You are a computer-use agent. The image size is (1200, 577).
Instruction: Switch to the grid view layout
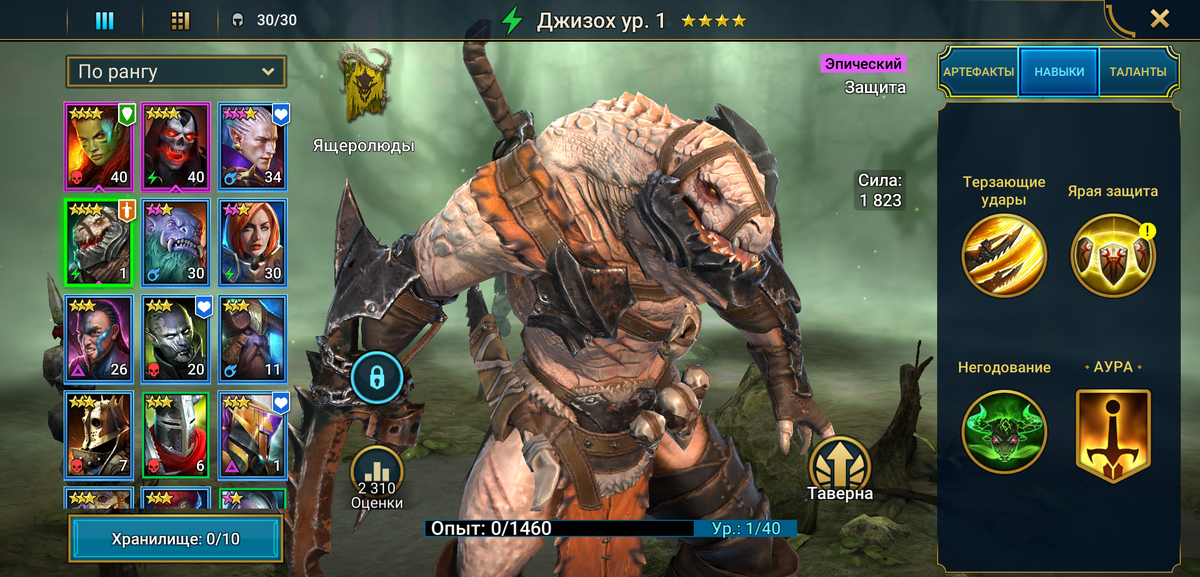(180, 20)
